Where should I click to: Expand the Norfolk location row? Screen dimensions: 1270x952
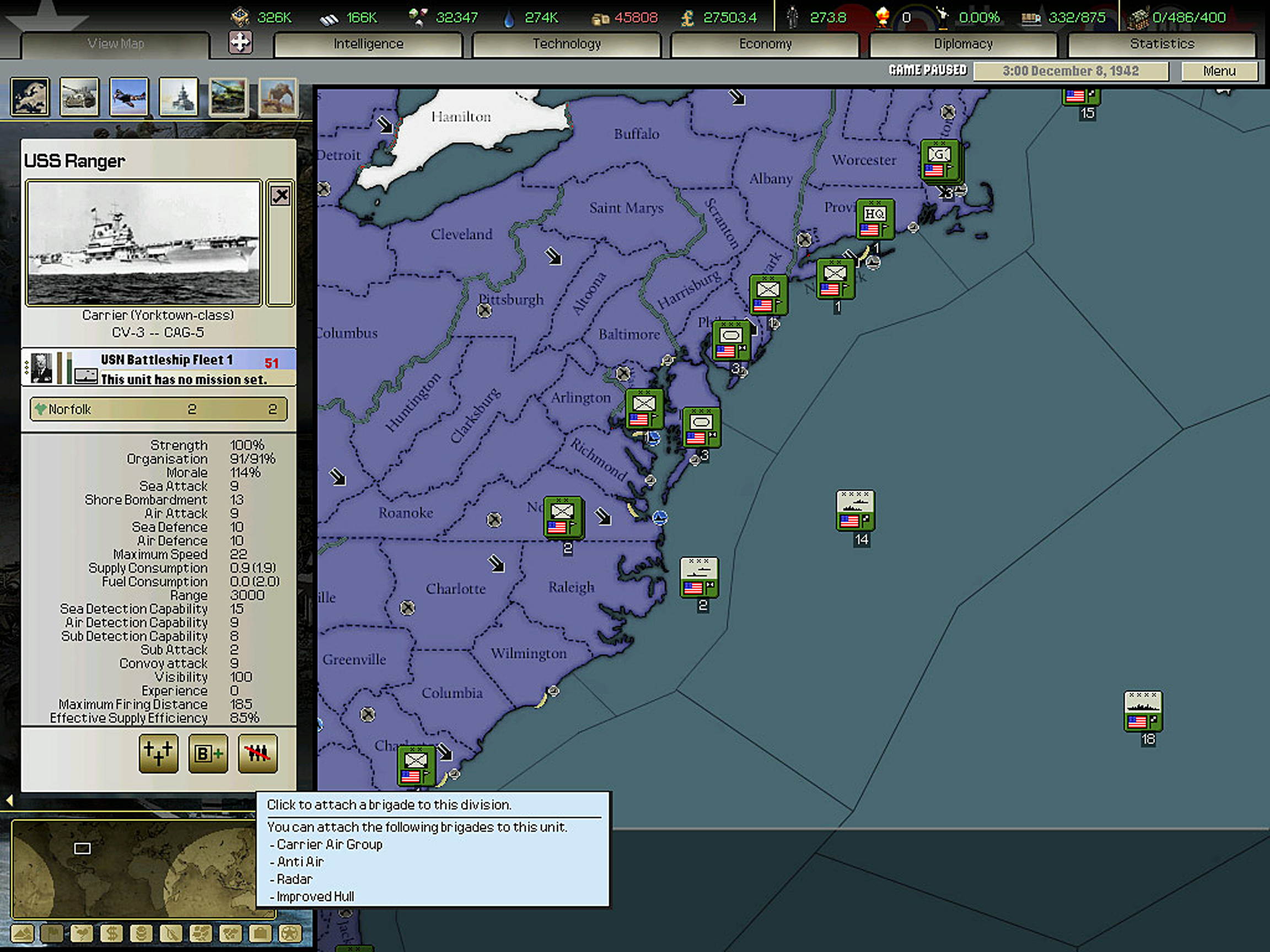[x=158, y=409]
